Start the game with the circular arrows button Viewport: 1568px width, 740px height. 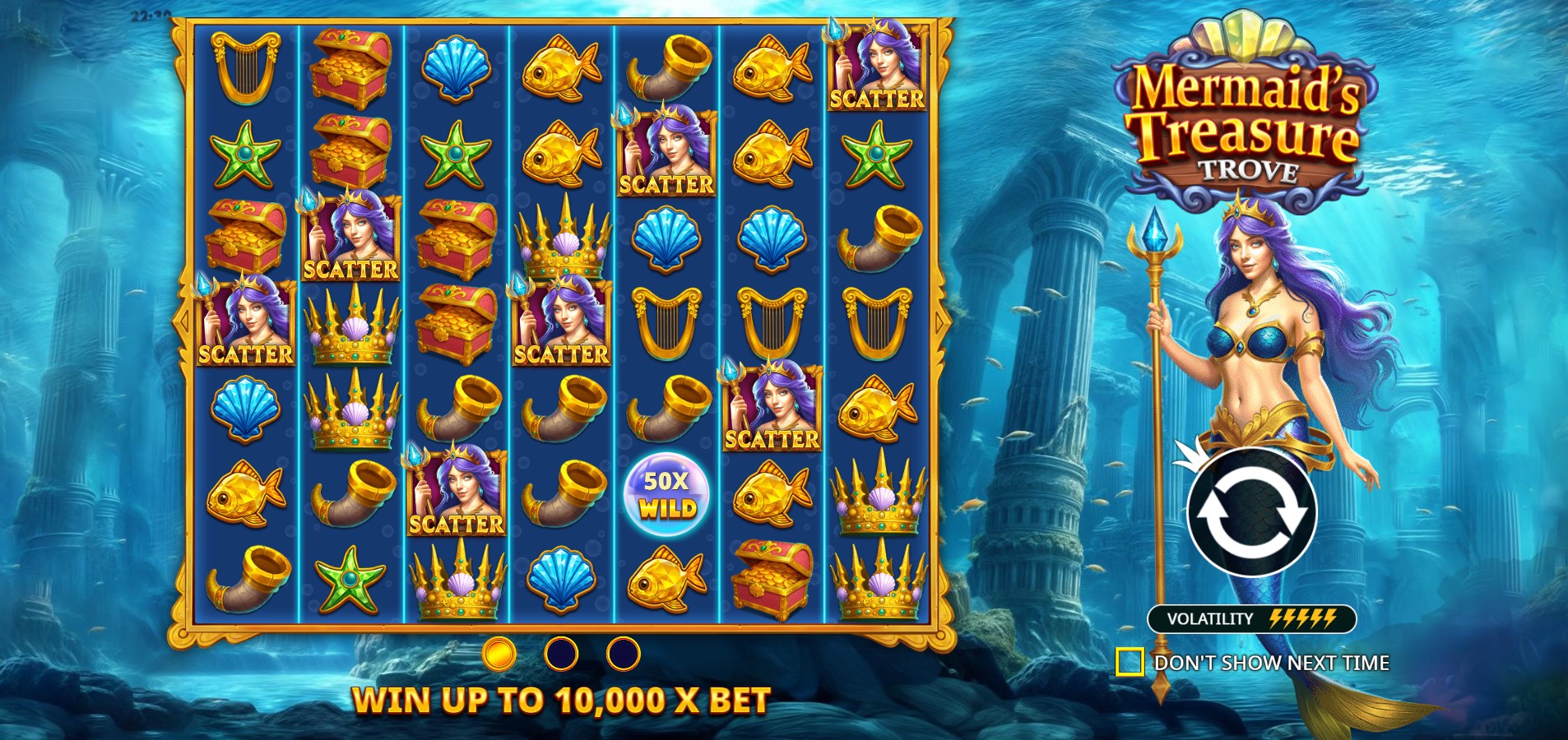(1251, 511)
